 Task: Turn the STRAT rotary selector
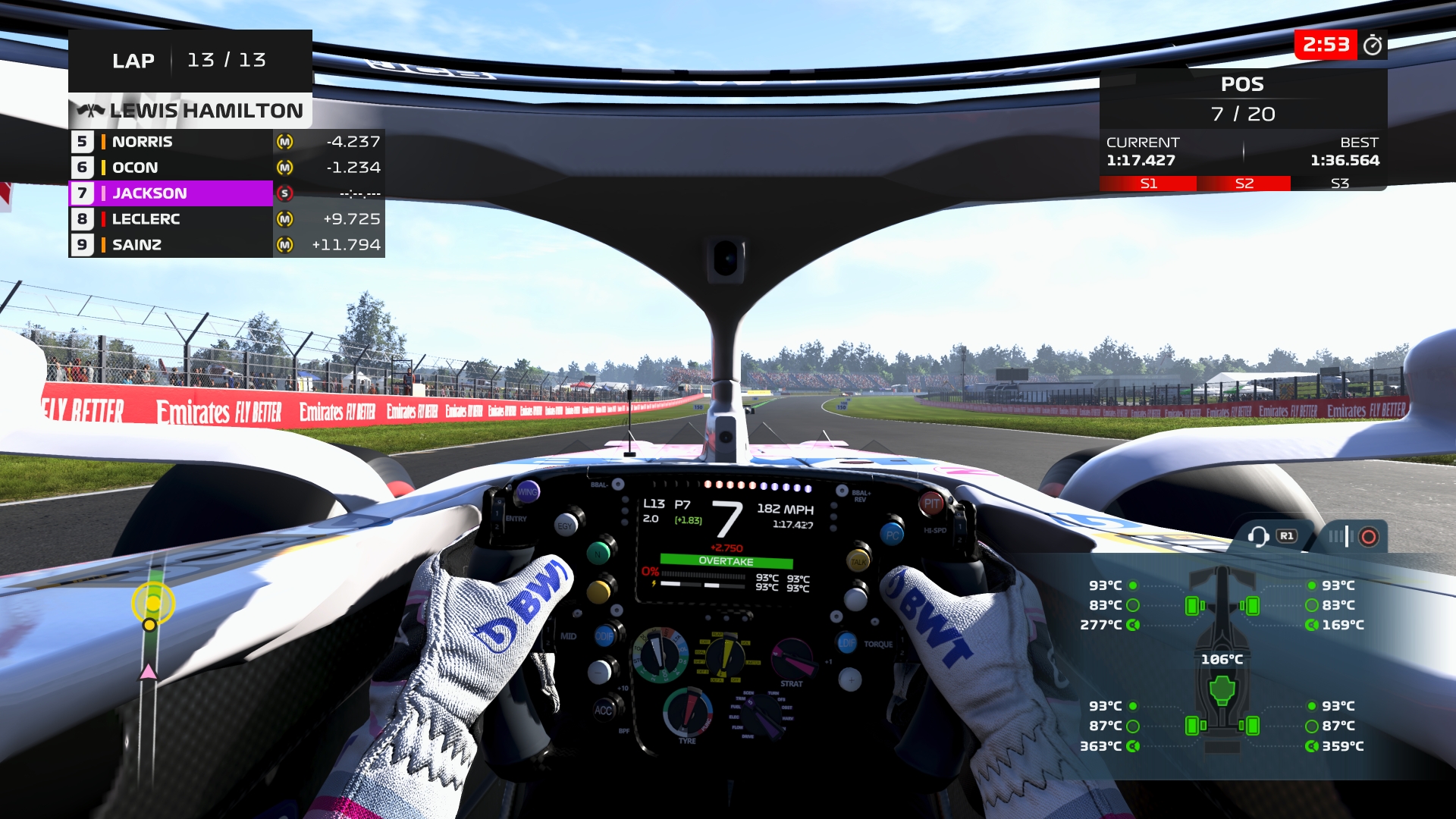[793, 657]
